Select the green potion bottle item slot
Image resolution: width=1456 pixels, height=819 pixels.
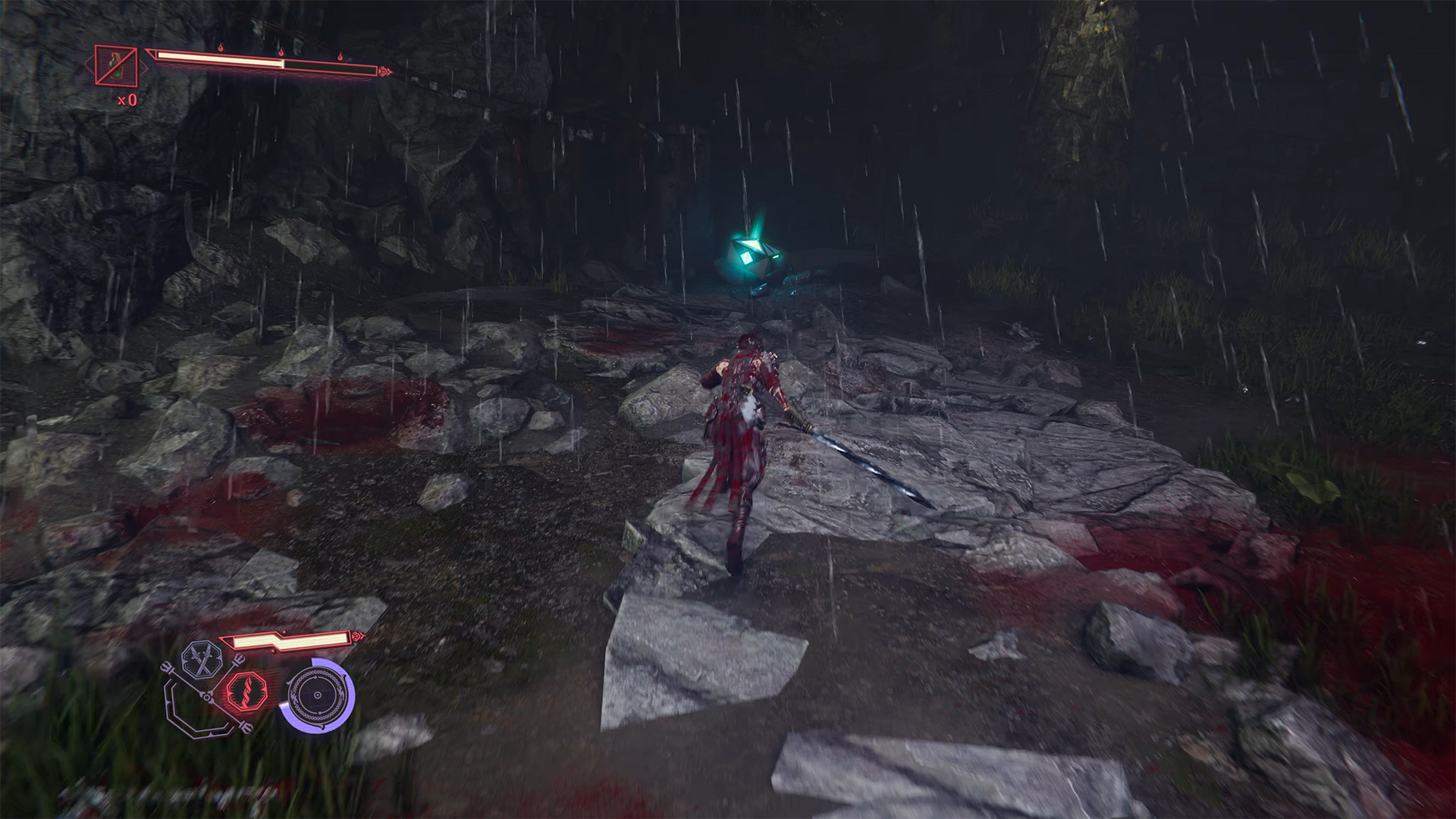tap(116, 66)
